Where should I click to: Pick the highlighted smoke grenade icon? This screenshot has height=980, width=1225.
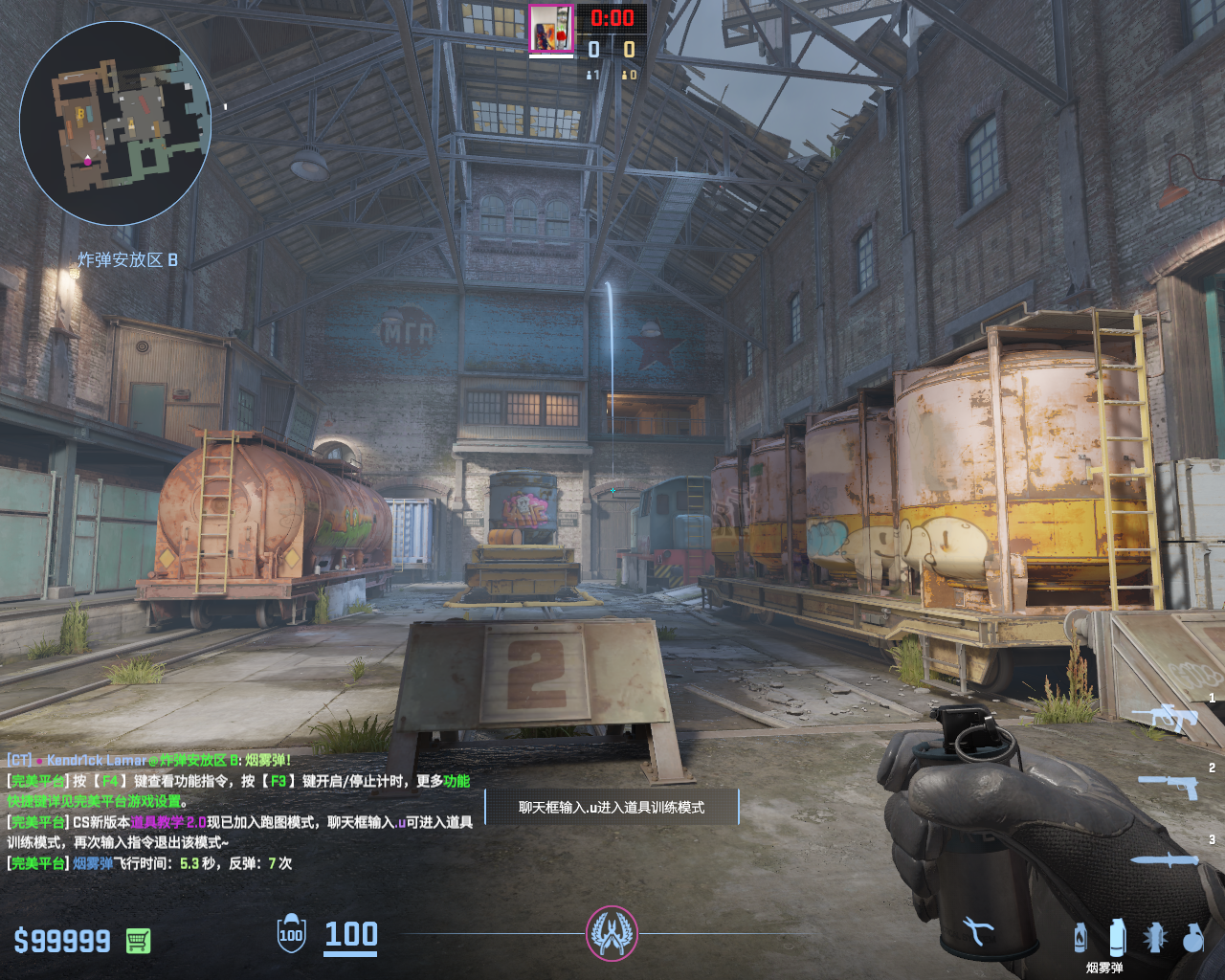(x=1117, y=938)
